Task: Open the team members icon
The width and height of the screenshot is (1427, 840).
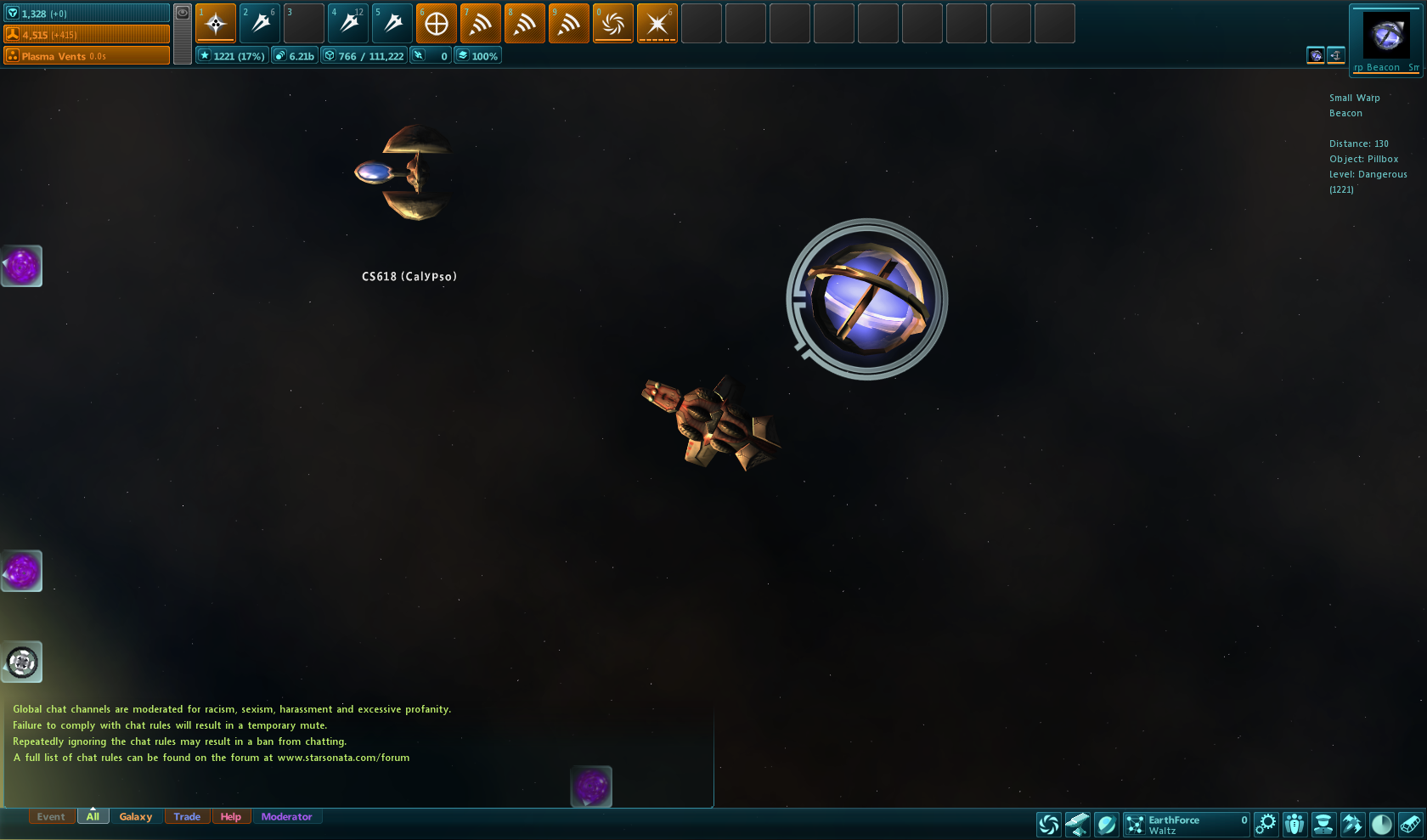Action: 1294,824
